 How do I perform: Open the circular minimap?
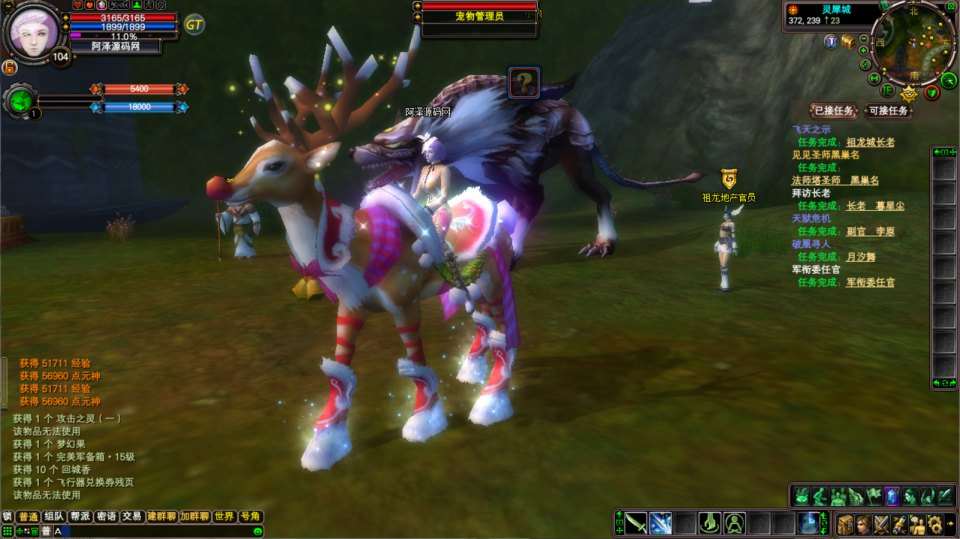tap(912, 41)
